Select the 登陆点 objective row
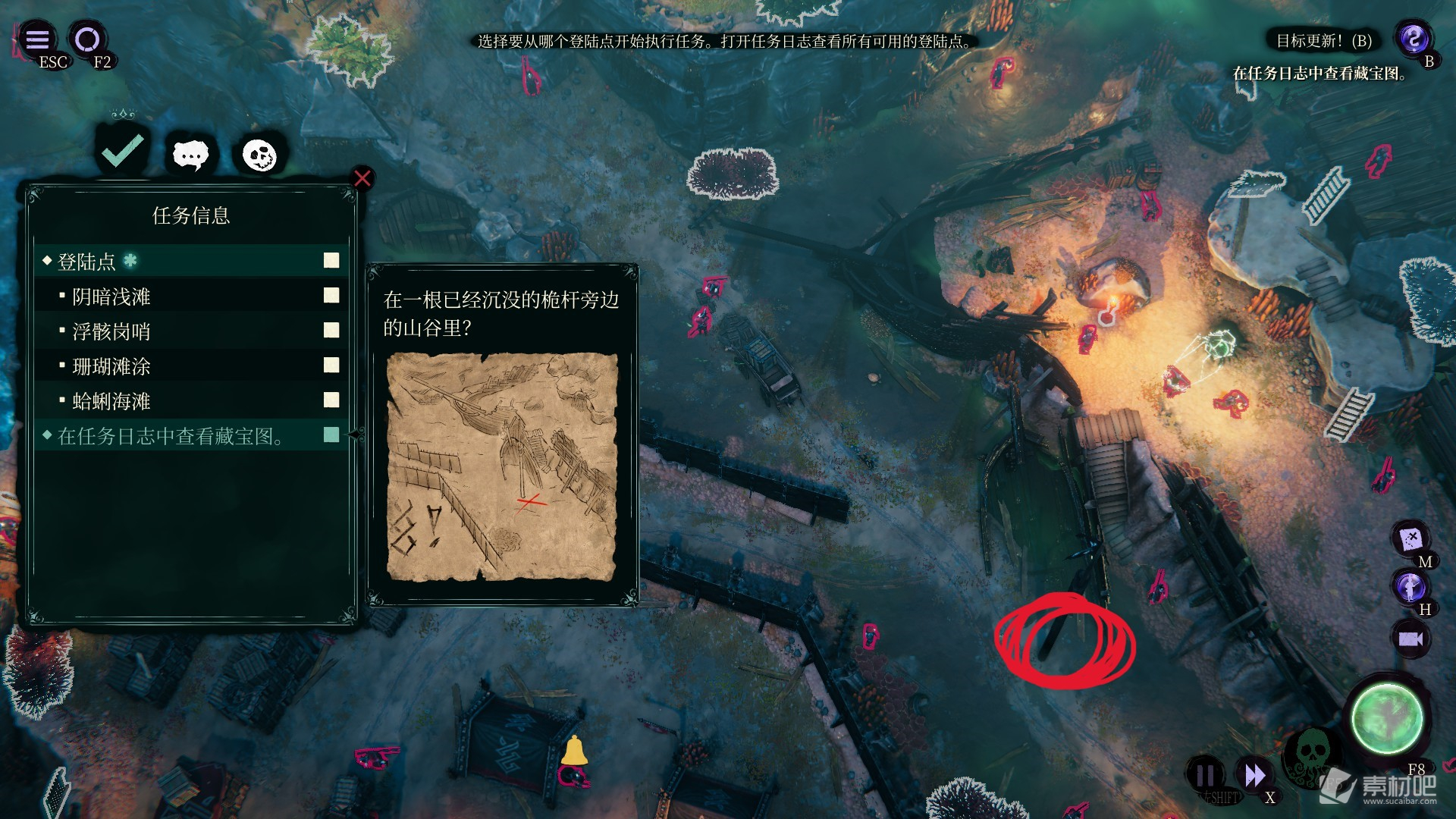 (190, 262)
